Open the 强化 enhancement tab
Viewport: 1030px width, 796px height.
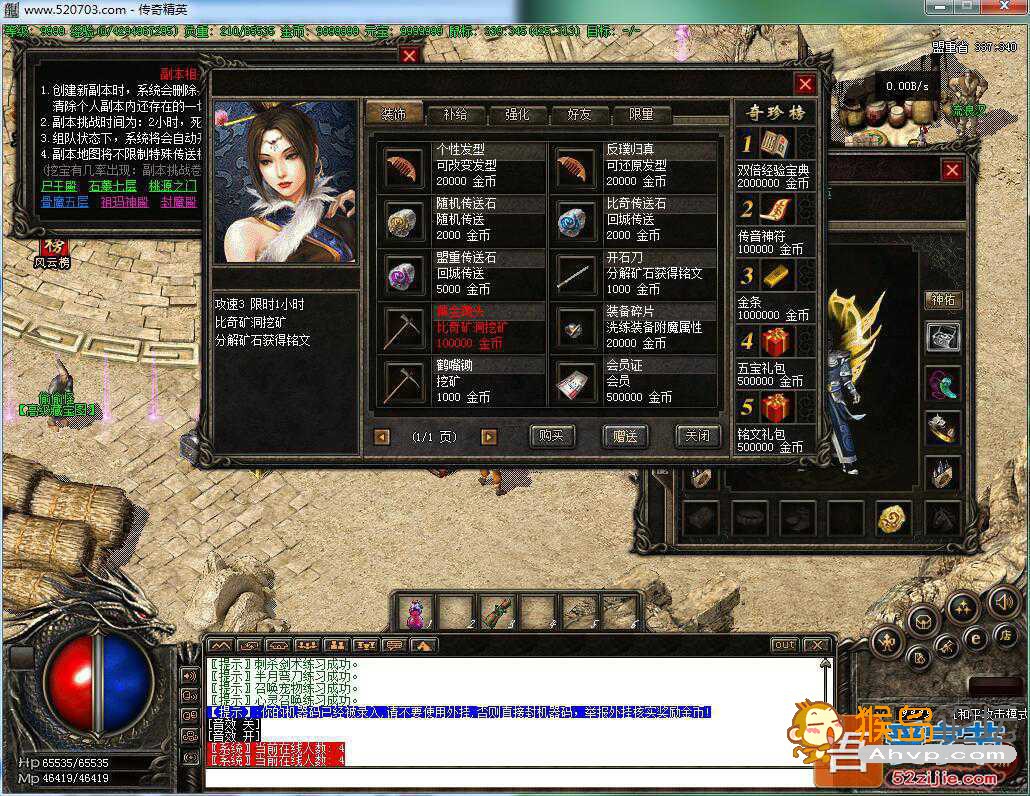point(517,114)
